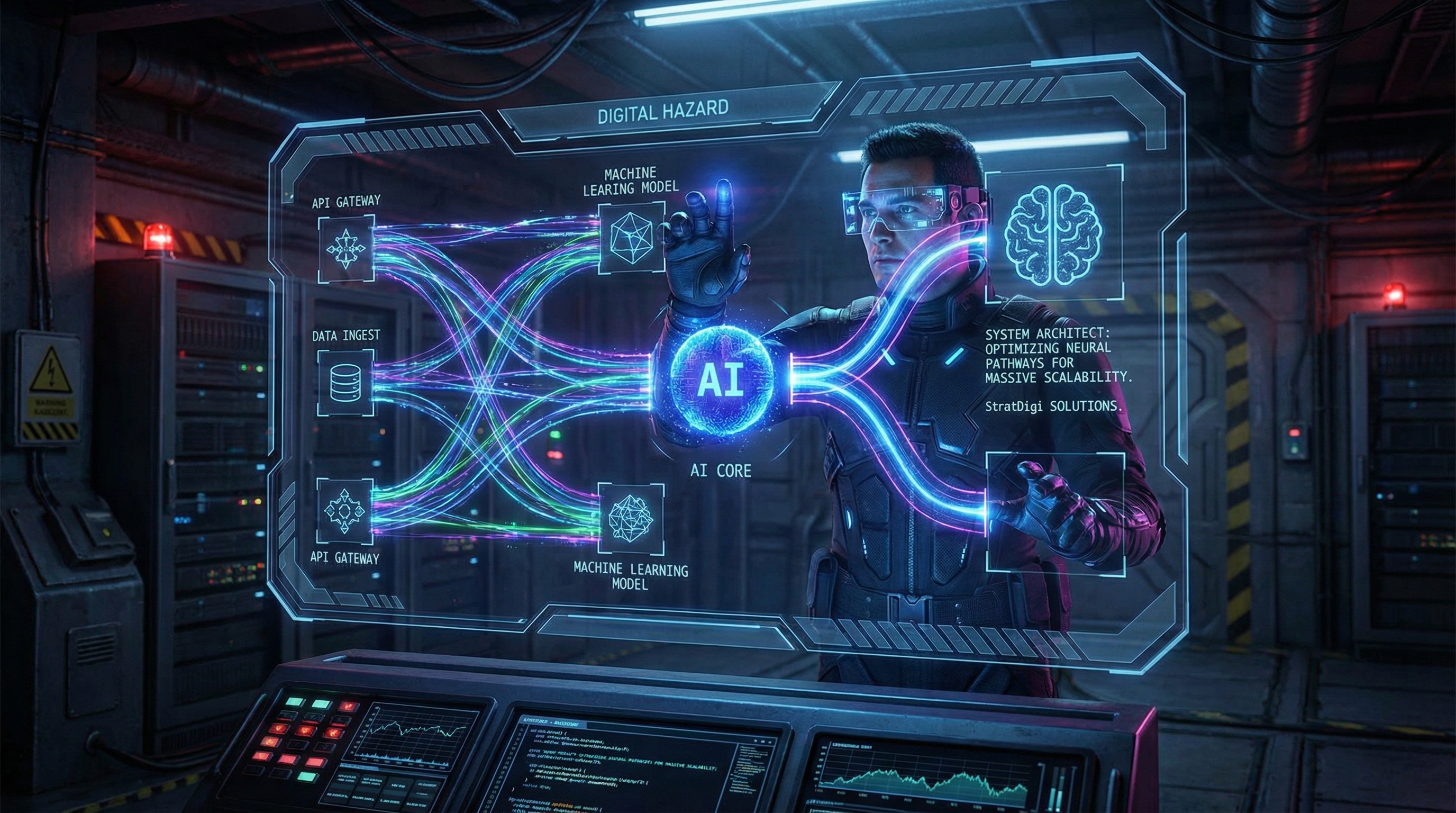
Task: Activate the glowing AI Core orb
Action: [x=720, y=382]
